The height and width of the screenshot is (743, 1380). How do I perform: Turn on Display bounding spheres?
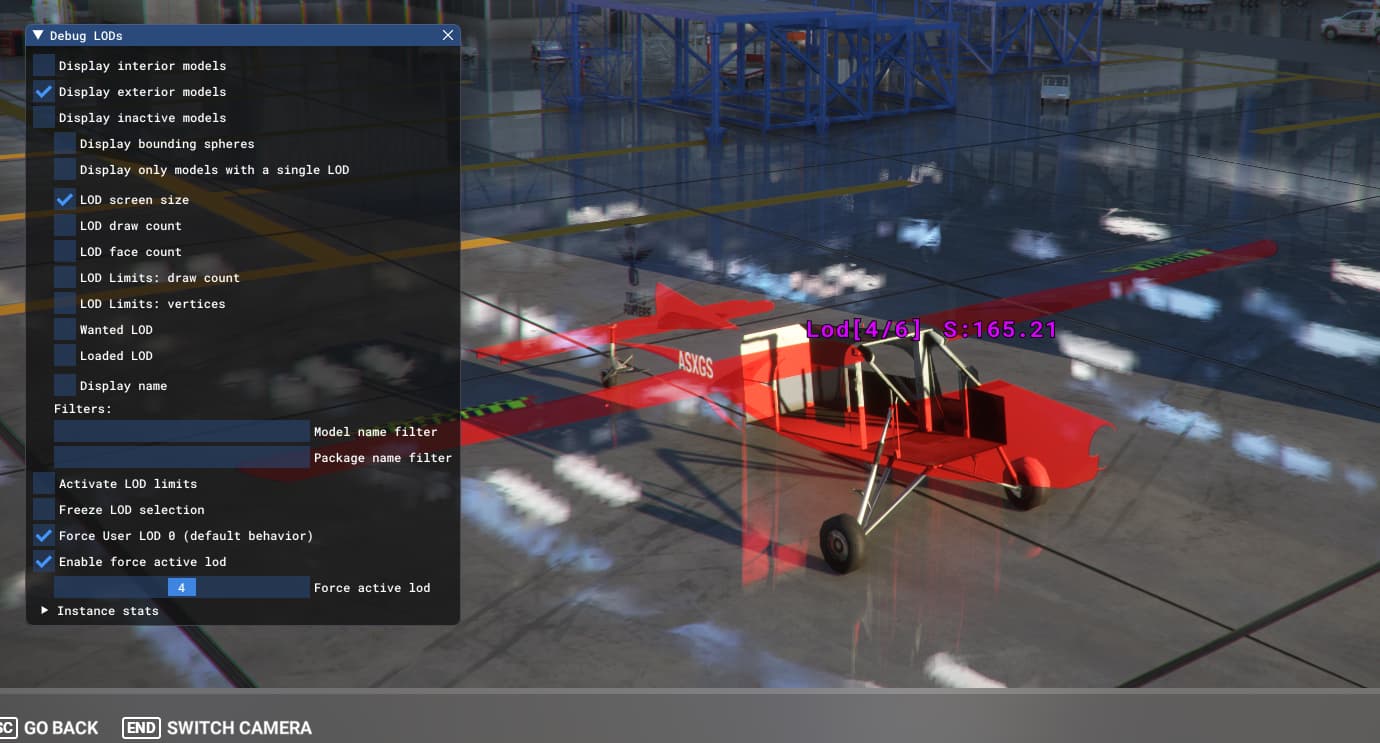65,144
